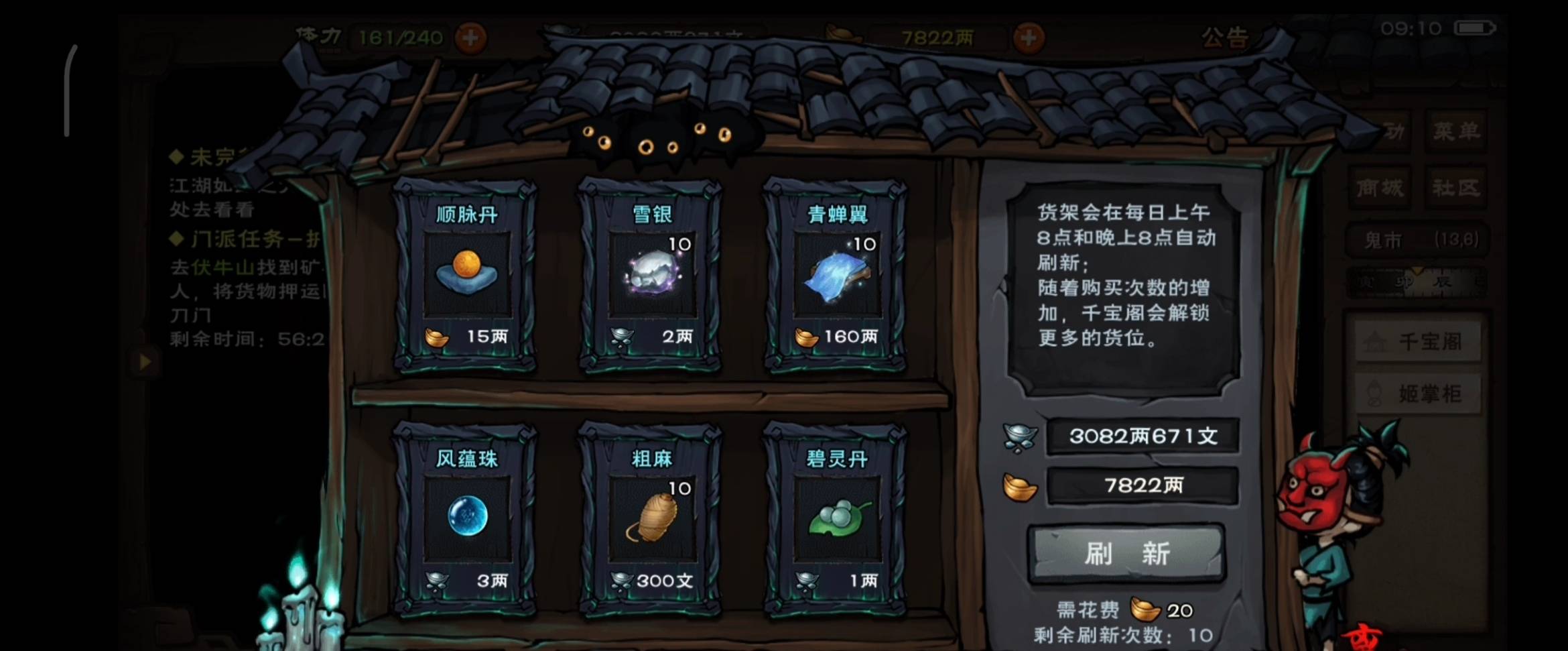This screenshot has height=651, width=1568.
Task: Select the 千宝阁 location entry
Action: pyautogui.click(x=1417, y=342)
